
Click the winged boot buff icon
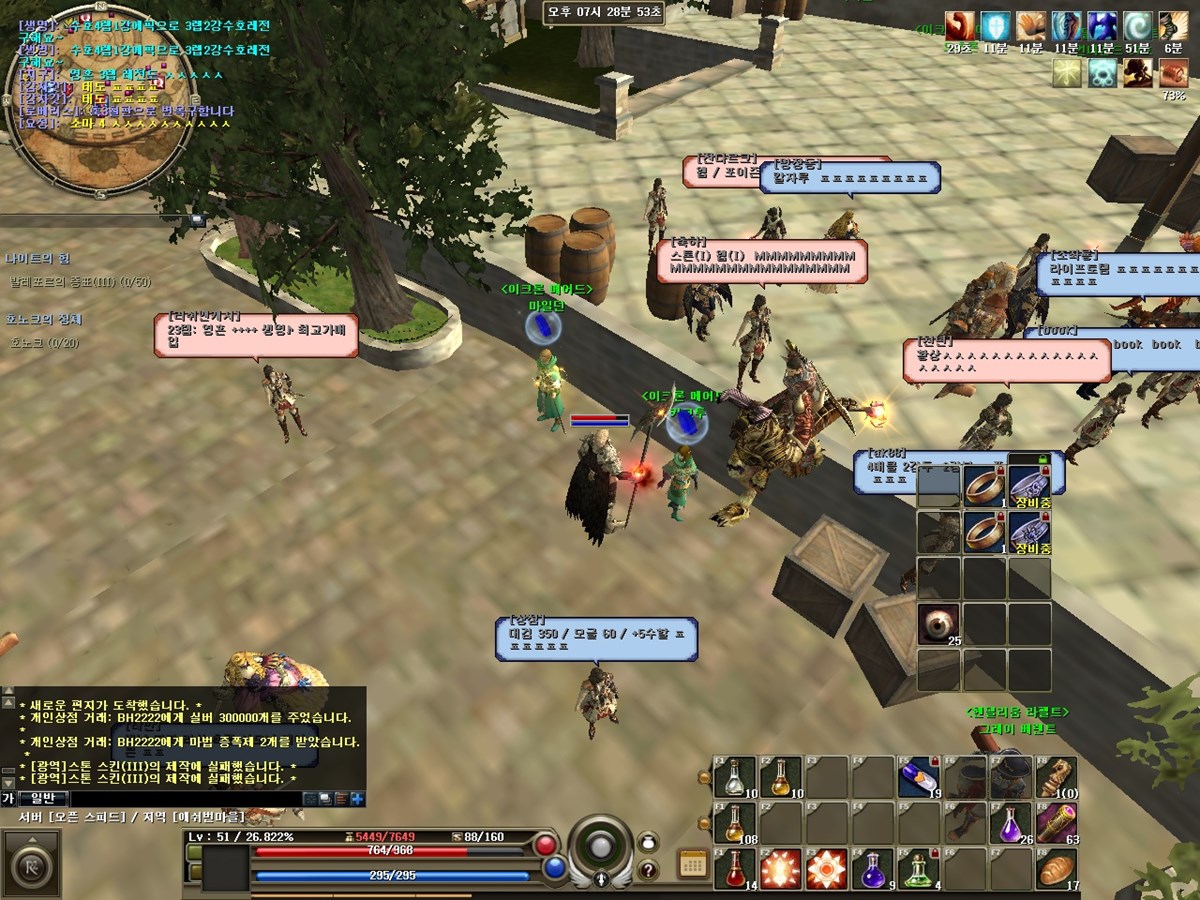(1172, 26)
